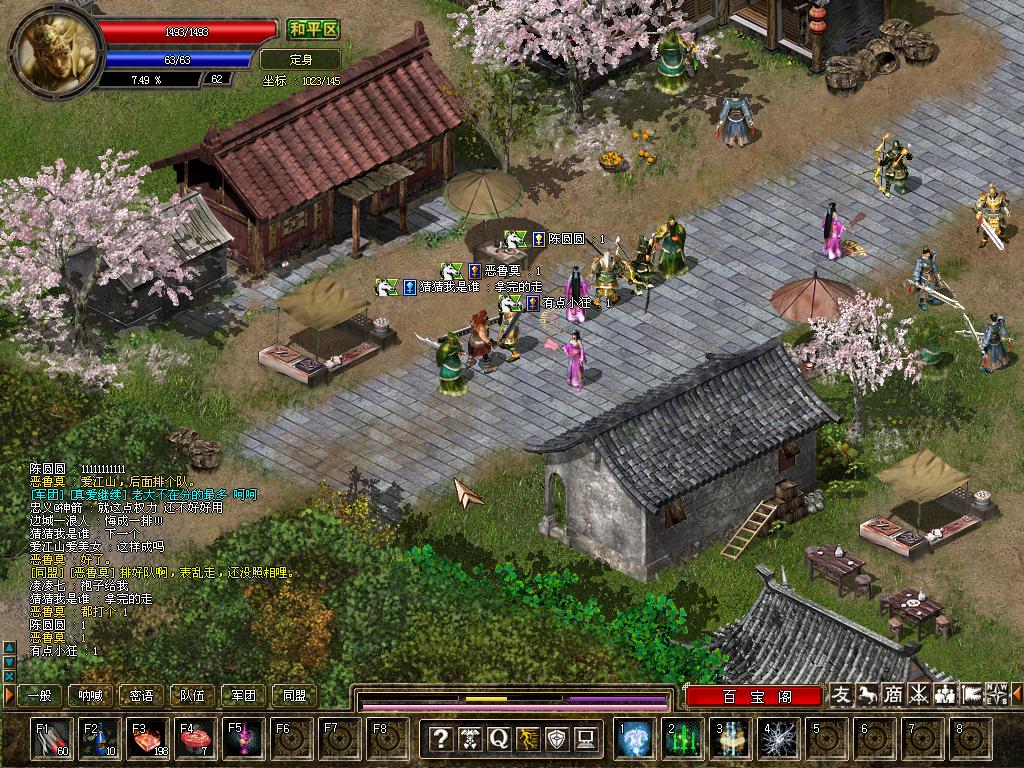
Task: Choose the 军团 legion channel
Action: [244, 695]
